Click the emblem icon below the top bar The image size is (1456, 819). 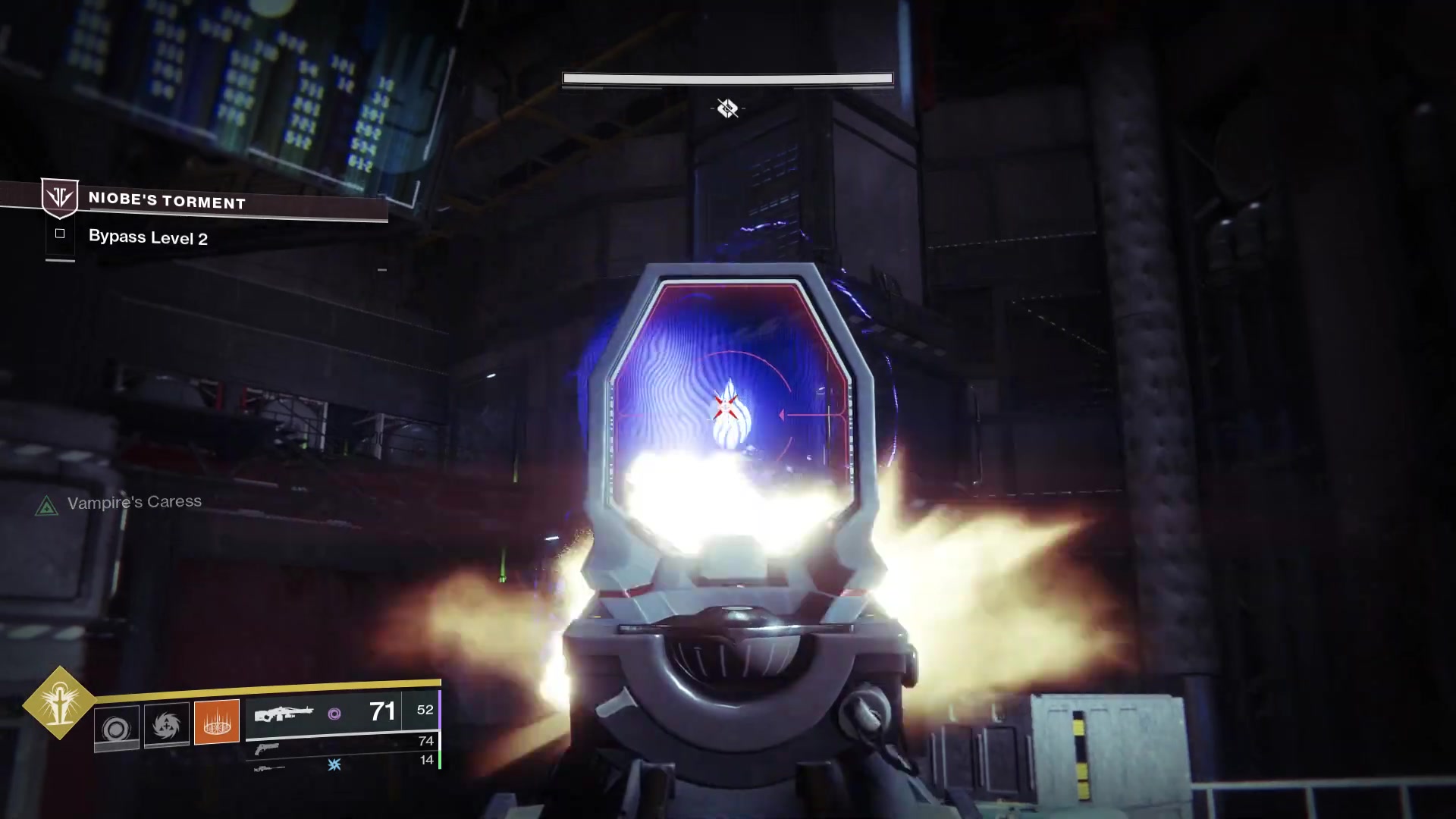point(727,108)
